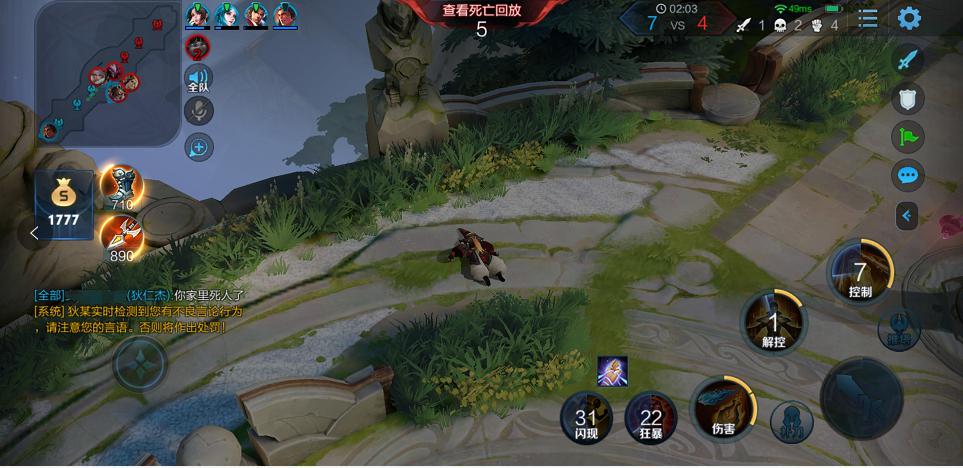963x468 pixels.
Task: Activate the 狂暴 spell
Action: (x=651, y=419)
